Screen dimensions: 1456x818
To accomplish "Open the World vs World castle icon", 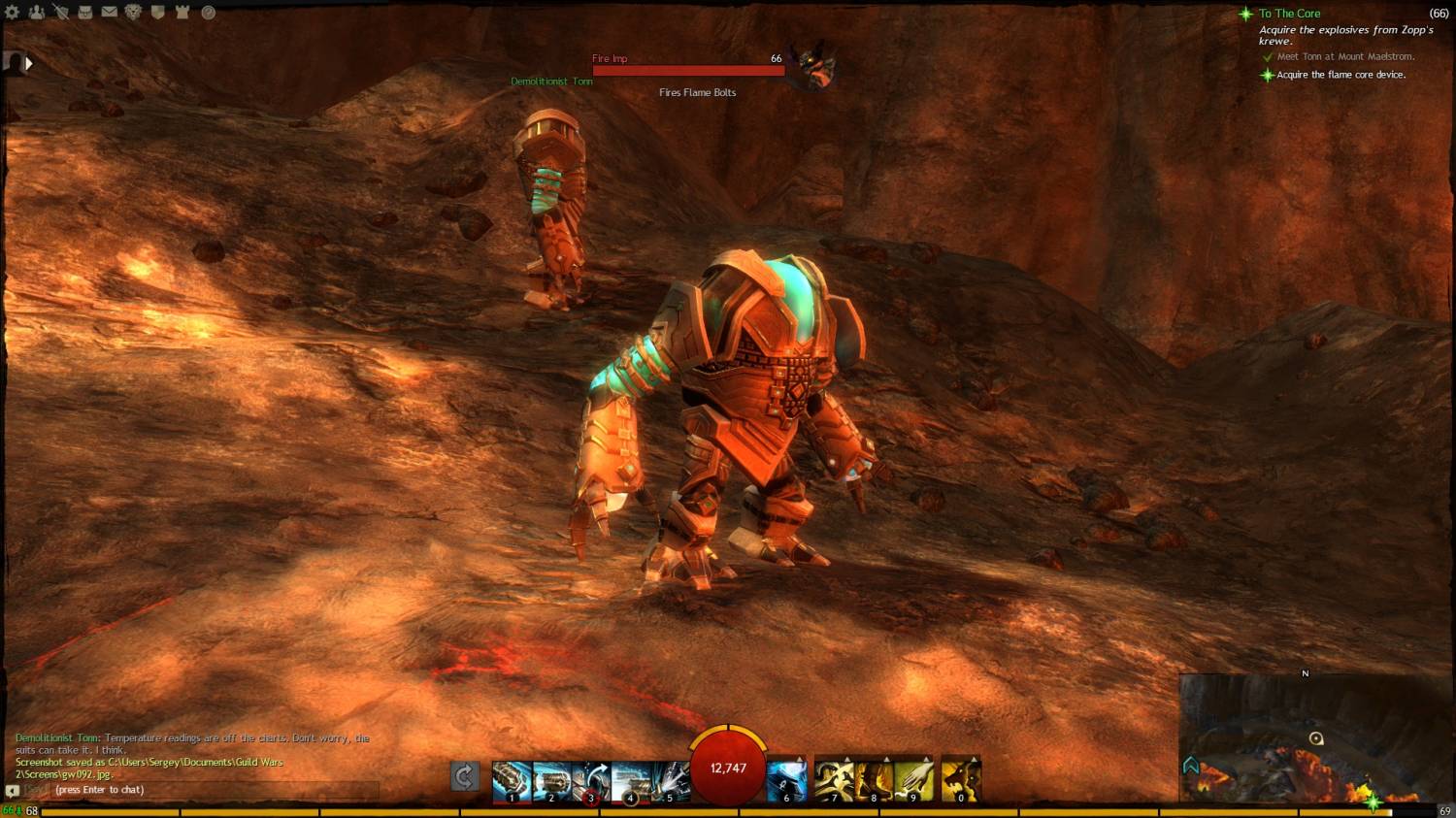I will [182, 13].
